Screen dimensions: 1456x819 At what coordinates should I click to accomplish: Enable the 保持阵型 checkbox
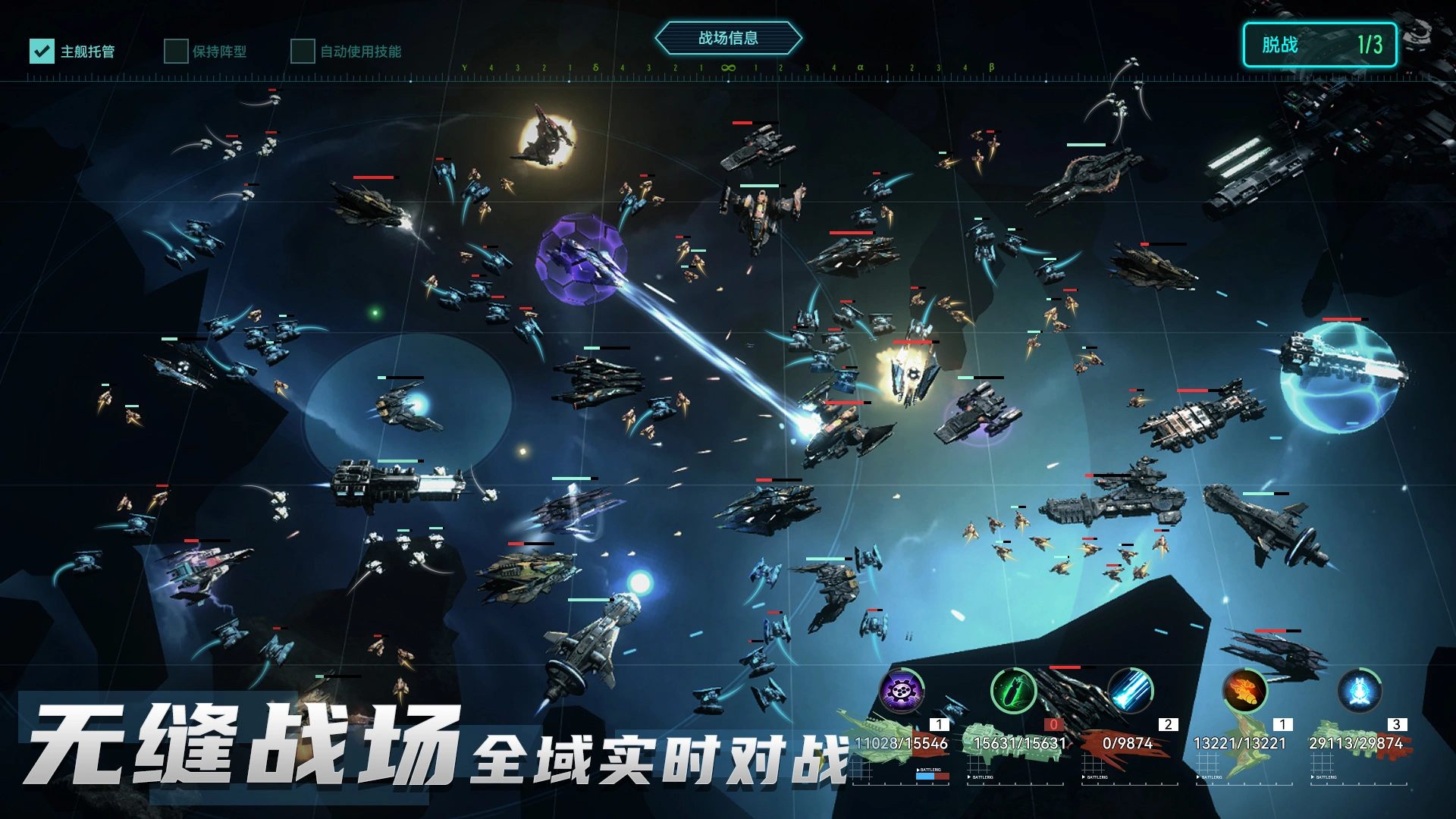point(175,51)
